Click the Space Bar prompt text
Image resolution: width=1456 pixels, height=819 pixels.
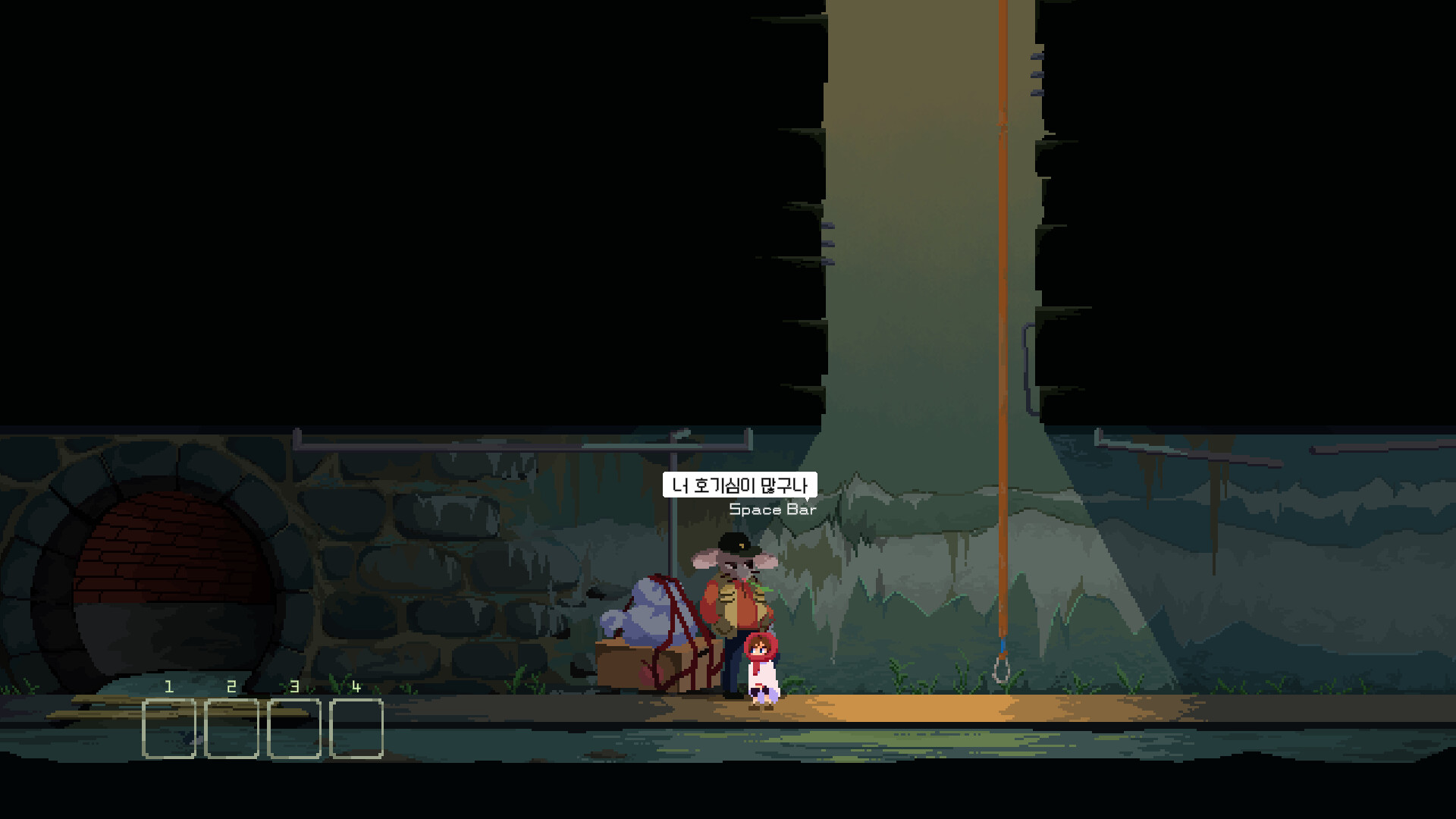[772, 510]
